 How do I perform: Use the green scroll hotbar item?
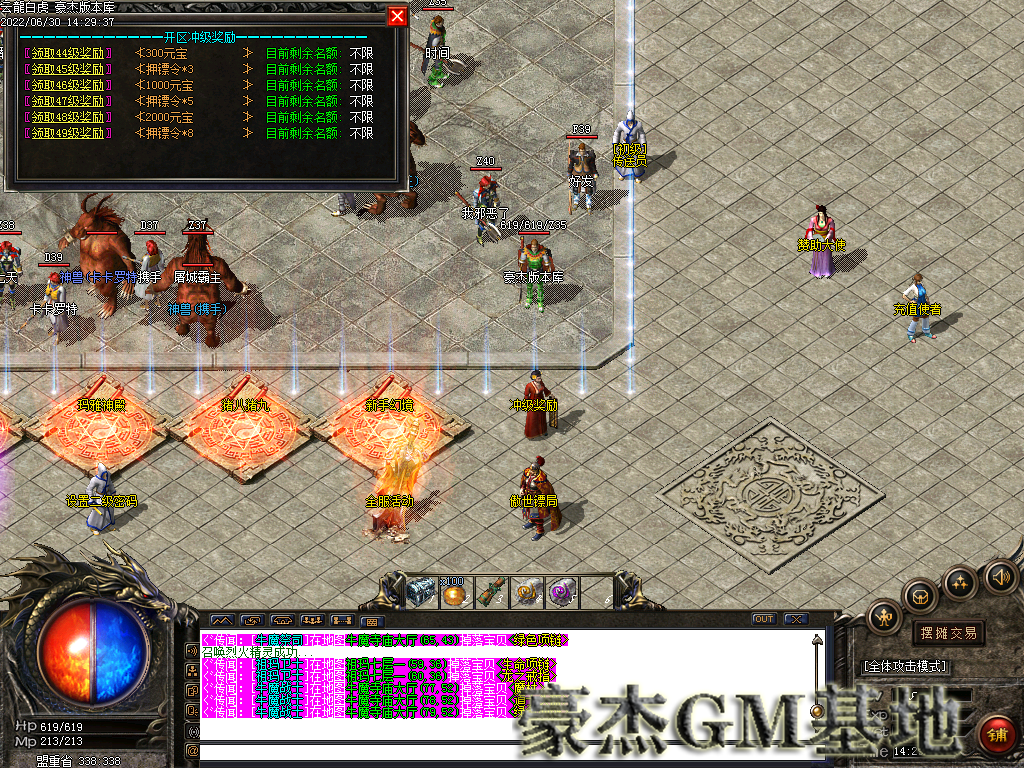point(490,592)
